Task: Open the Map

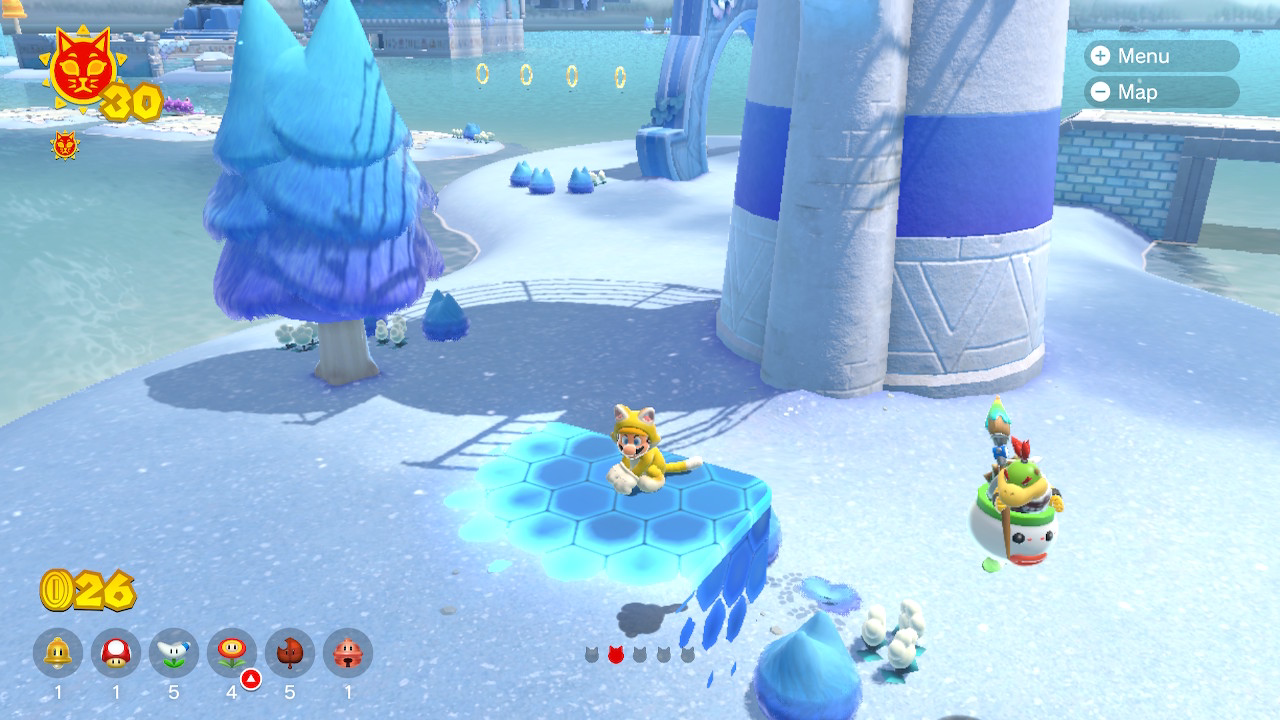Action: (x=1161, y=92)
